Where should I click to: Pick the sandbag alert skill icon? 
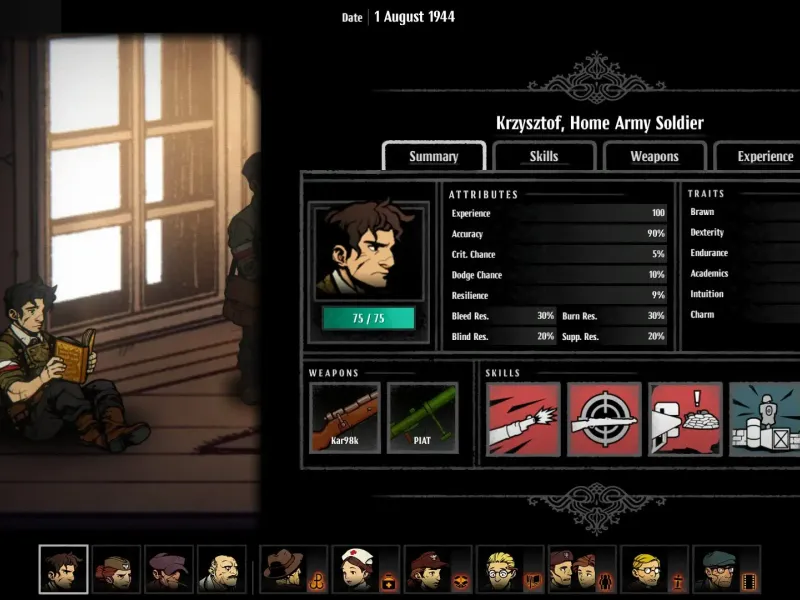[x=685, y=419]
